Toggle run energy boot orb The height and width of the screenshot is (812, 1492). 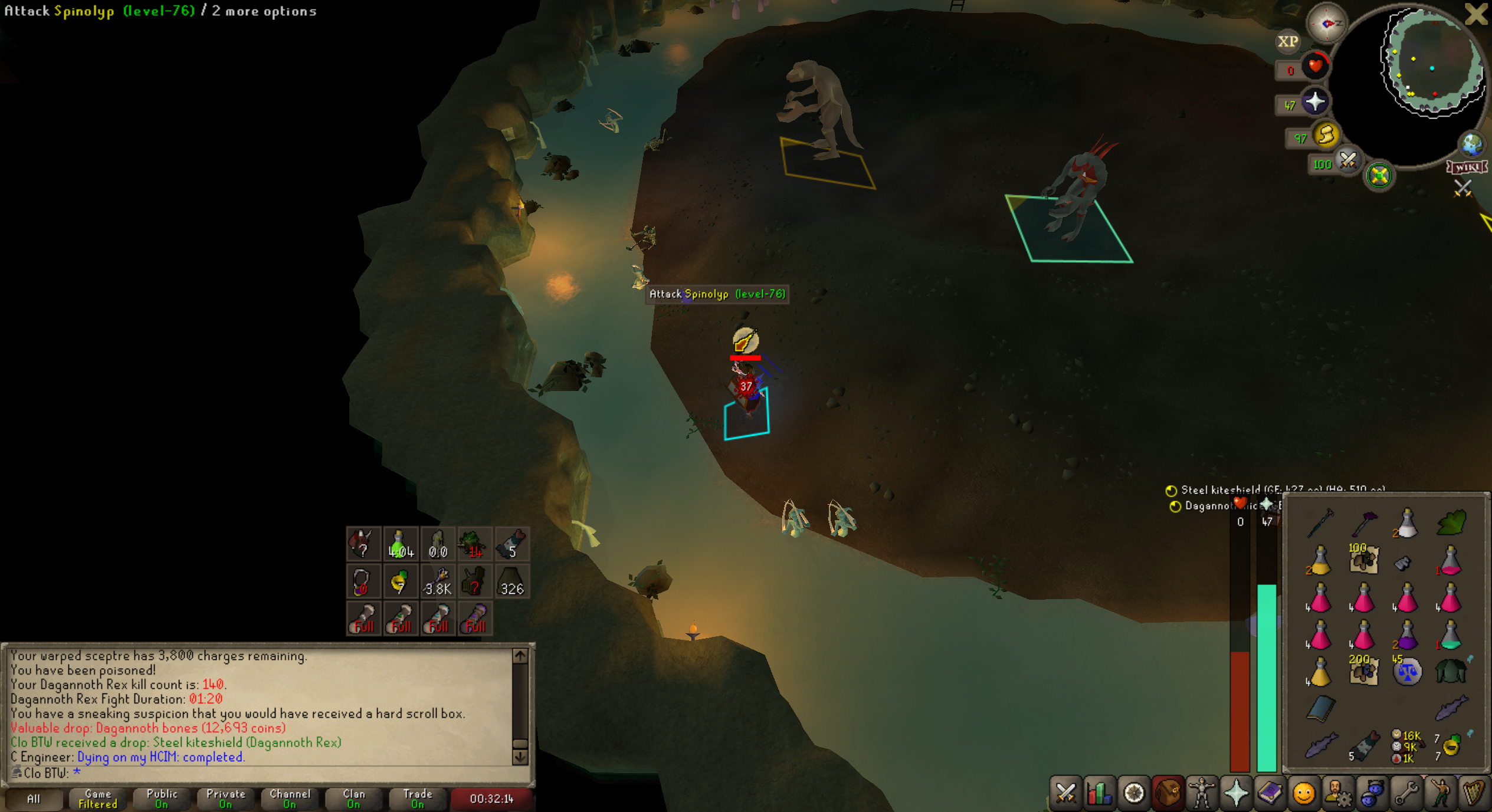click(x=1326, y=136)
